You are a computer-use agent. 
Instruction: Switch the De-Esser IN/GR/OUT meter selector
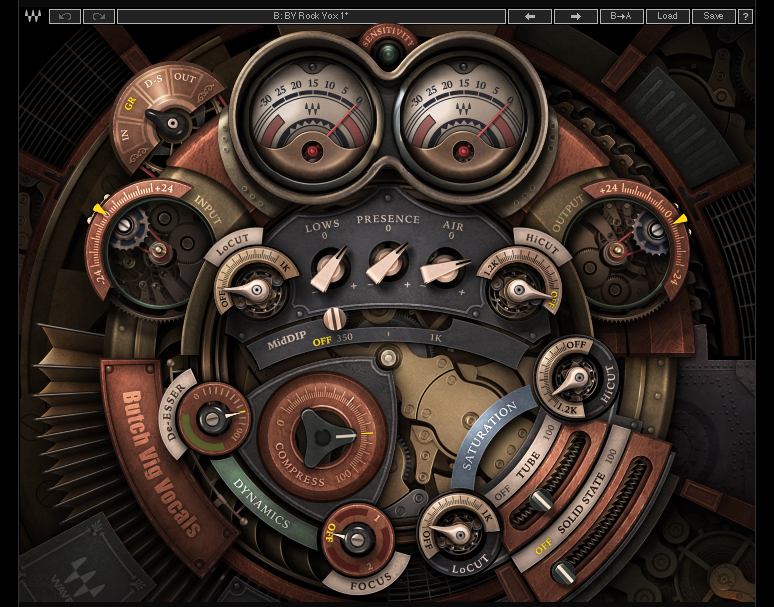point(173,124)
